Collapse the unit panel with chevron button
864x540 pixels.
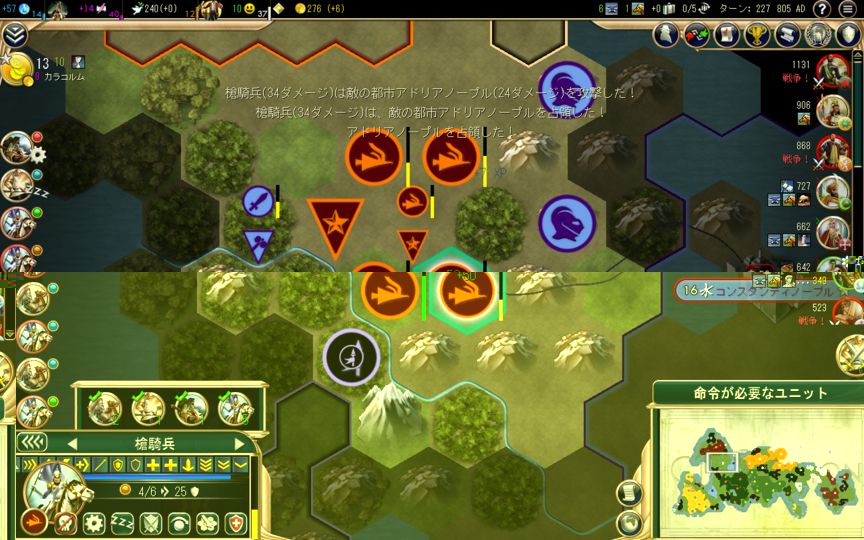click(x=32, y=443)
